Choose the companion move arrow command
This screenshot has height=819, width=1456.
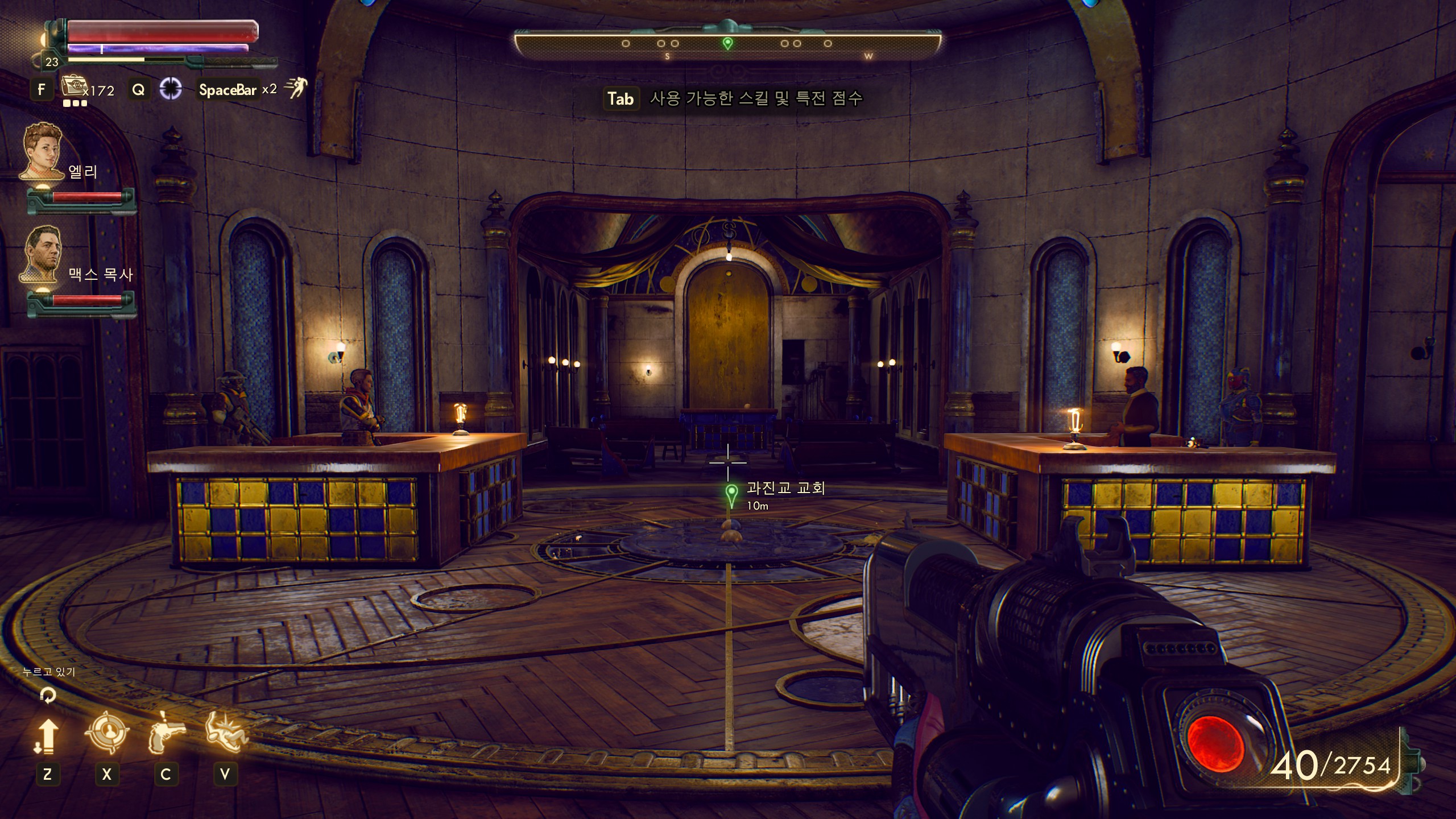pos(47,735)
